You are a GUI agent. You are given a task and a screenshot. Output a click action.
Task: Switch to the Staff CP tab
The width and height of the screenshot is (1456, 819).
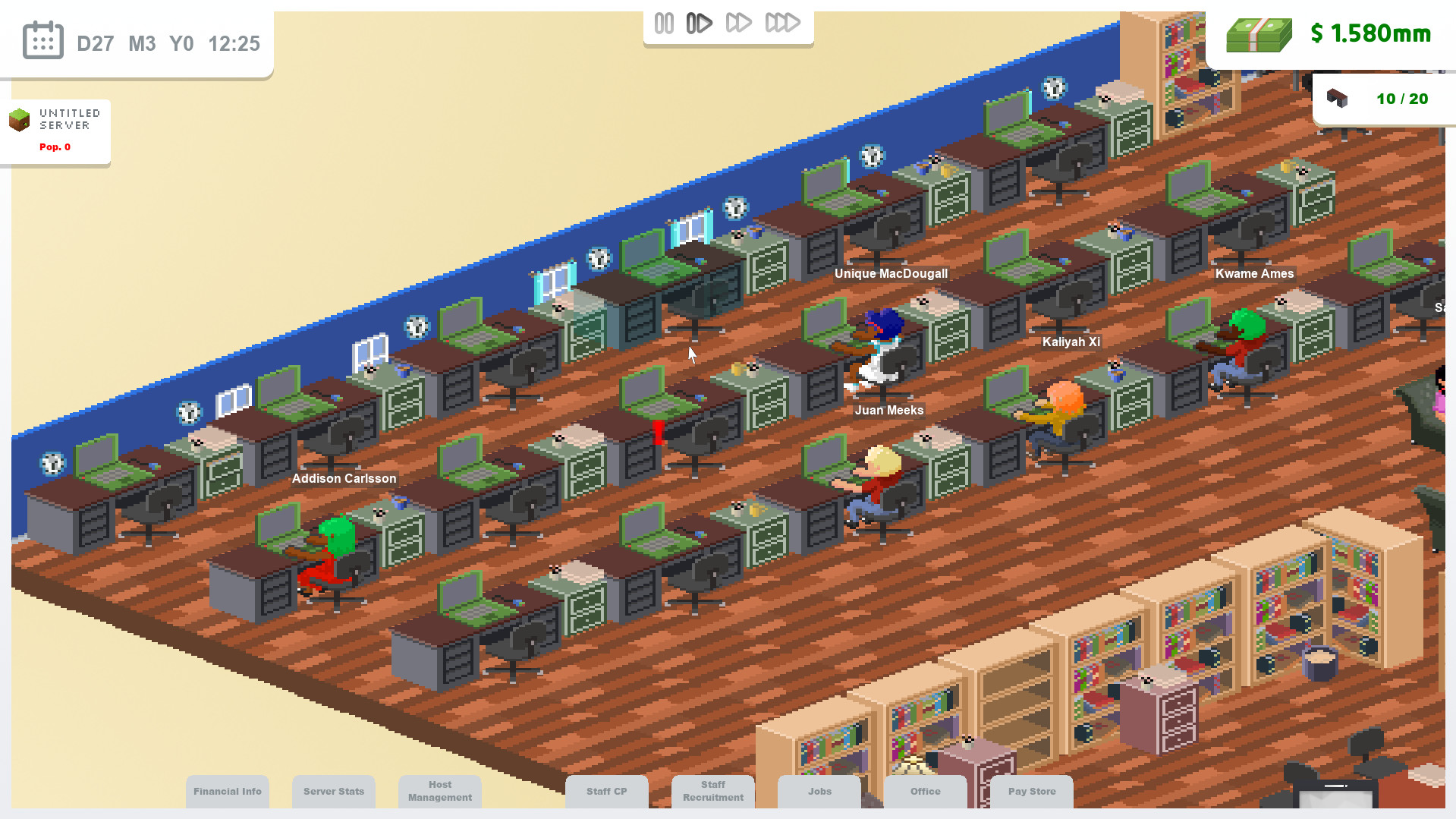pyautogui.click(x=606, y=791)
